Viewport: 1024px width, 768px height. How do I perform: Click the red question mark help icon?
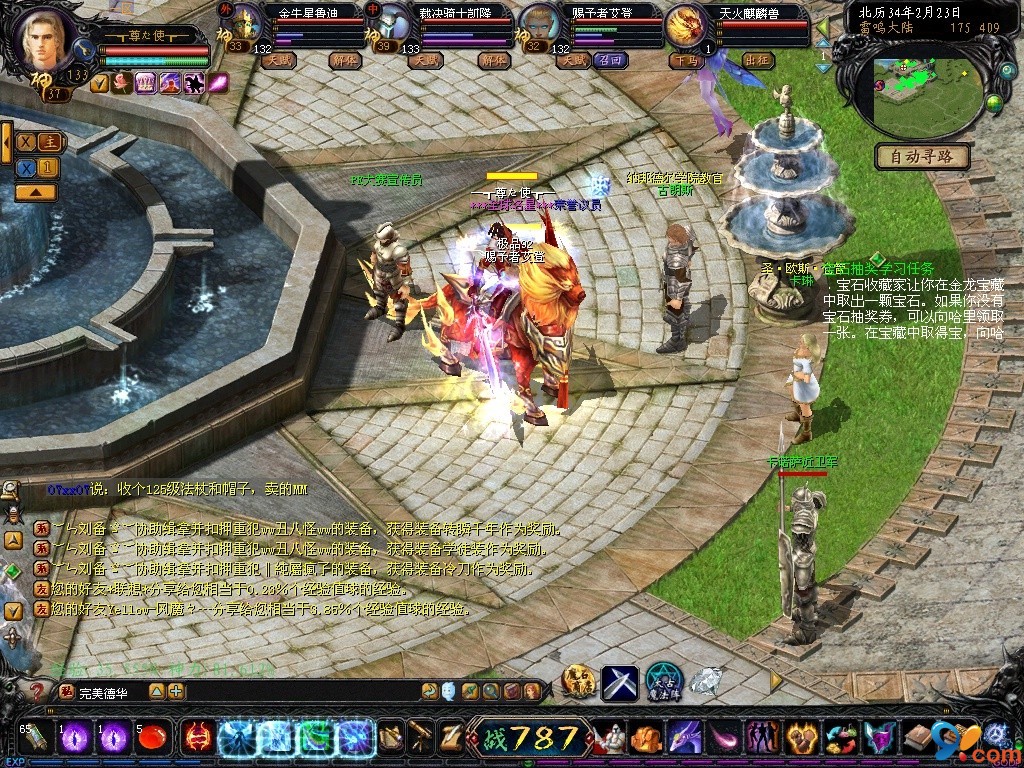[x=38, y=691]
